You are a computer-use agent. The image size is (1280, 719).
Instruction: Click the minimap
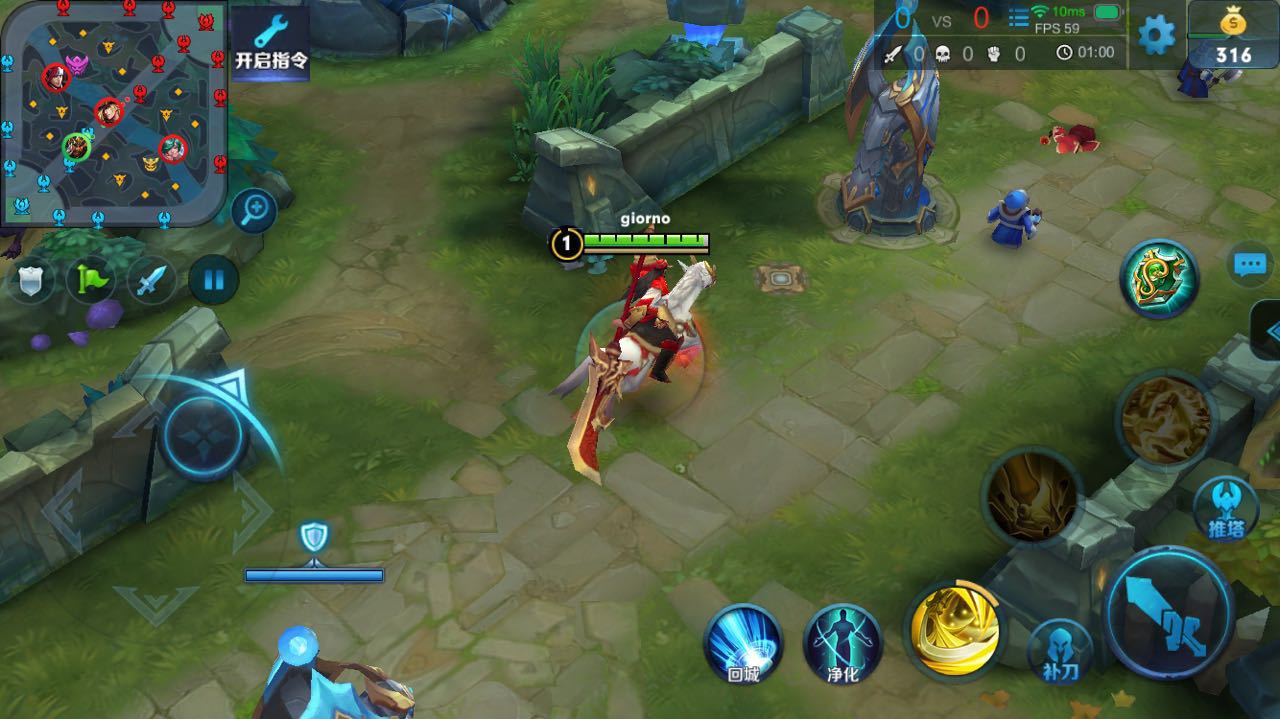[x=113, y=110]
